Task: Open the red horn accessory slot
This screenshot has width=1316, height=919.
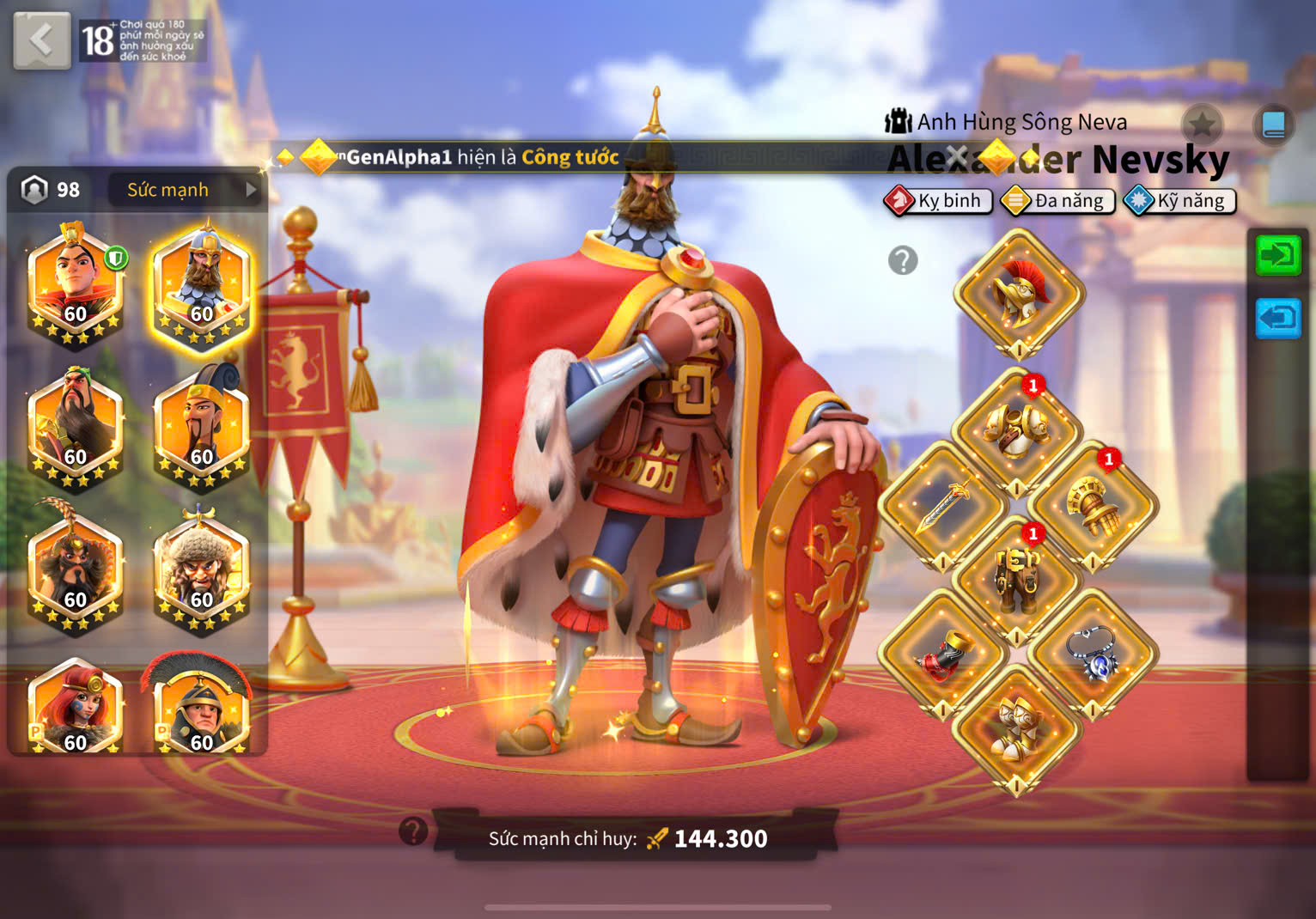Action: 942,654
